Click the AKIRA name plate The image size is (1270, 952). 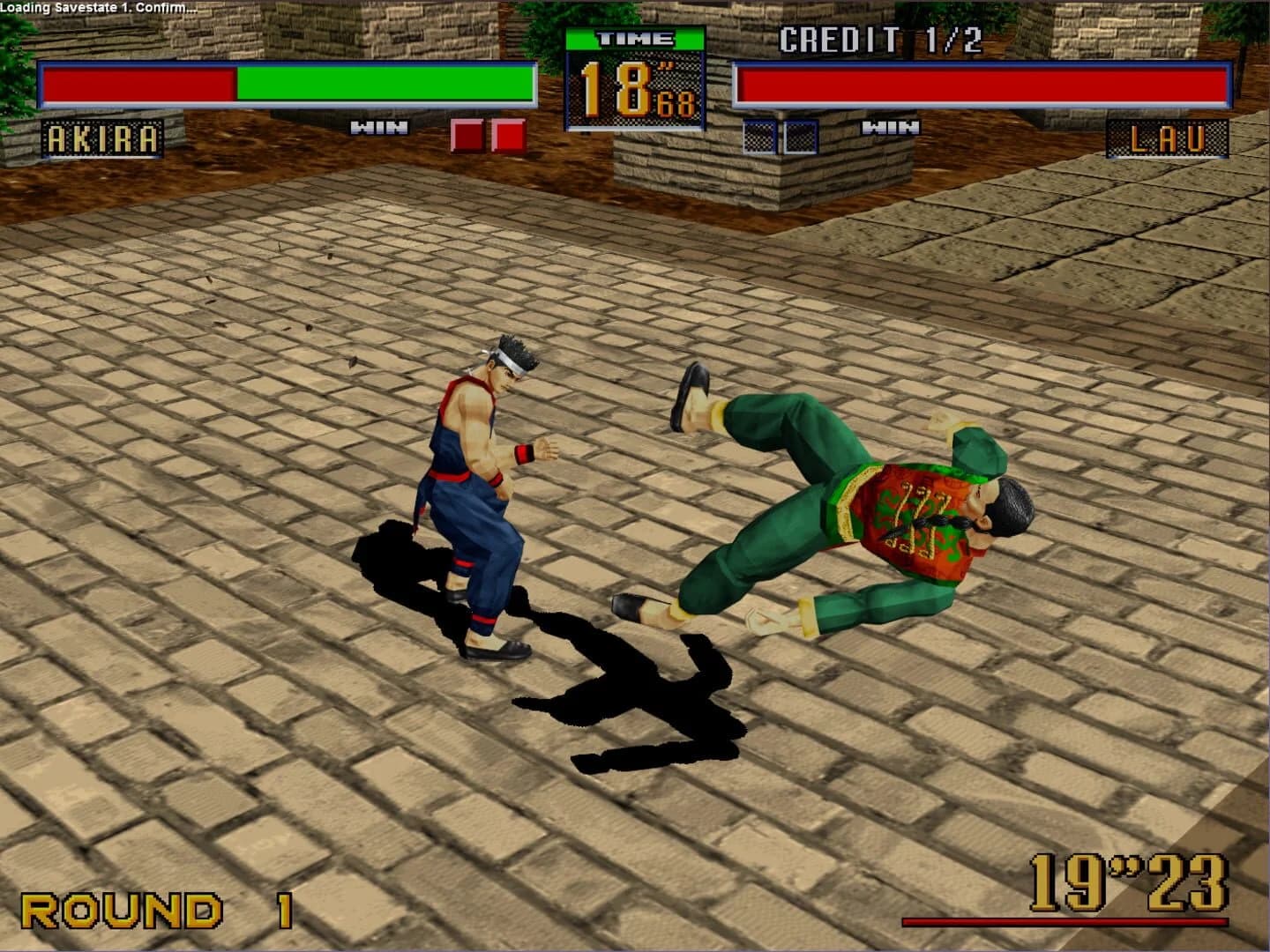103,138
